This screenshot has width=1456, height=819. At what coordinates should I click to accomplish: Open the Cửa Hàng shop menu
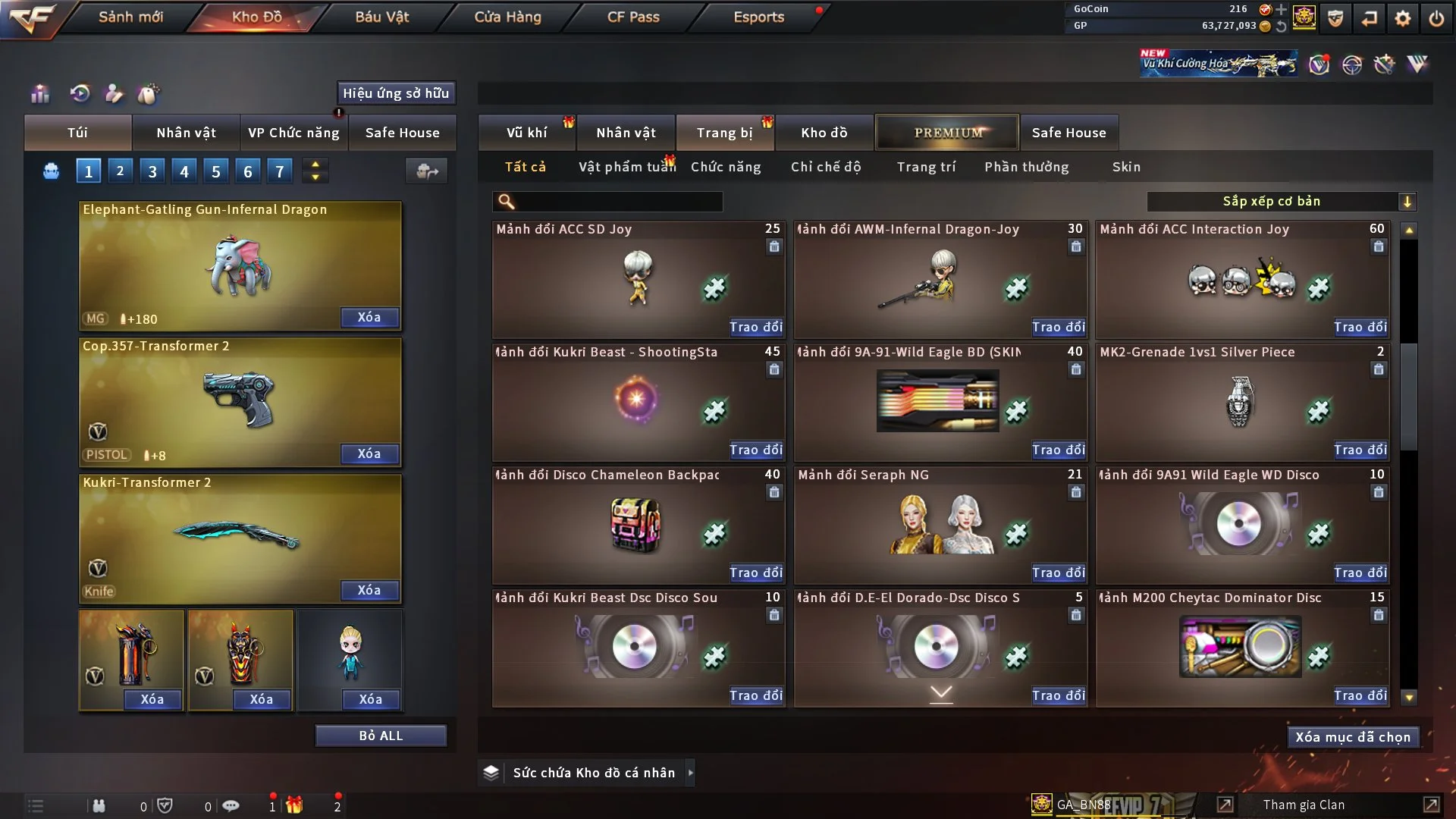(x=507, y=17)
